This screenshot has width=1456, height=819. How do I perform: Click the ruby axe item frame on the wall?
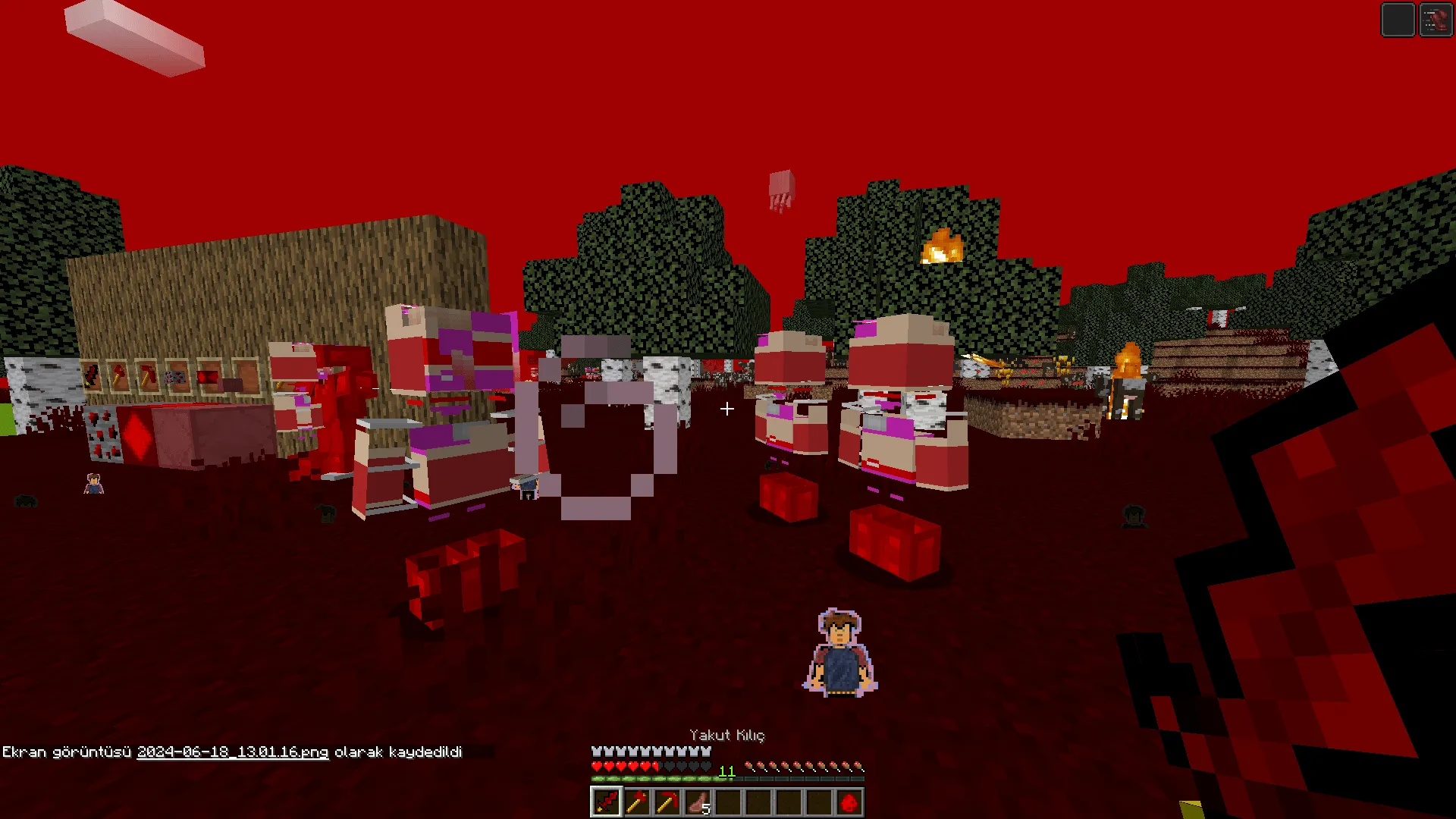[x=119, y=375]
